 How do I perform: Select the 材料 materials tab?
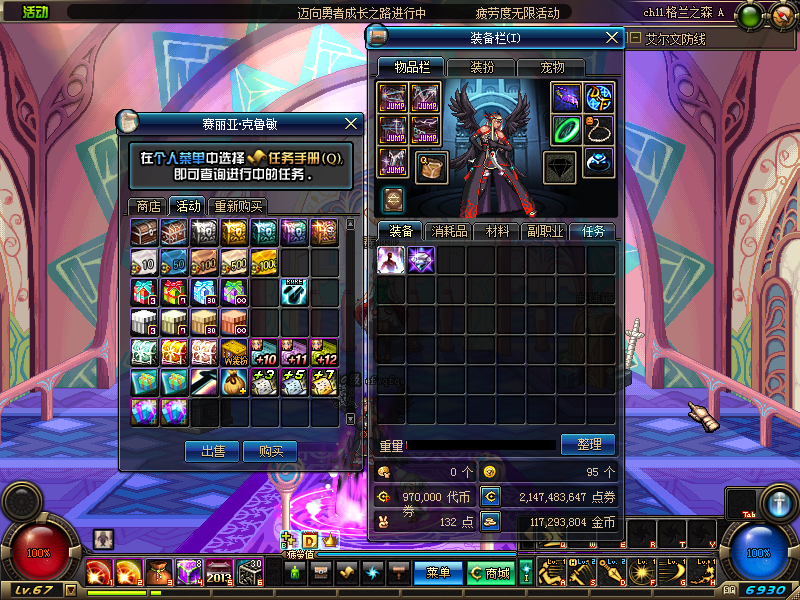tap(497, 231)
